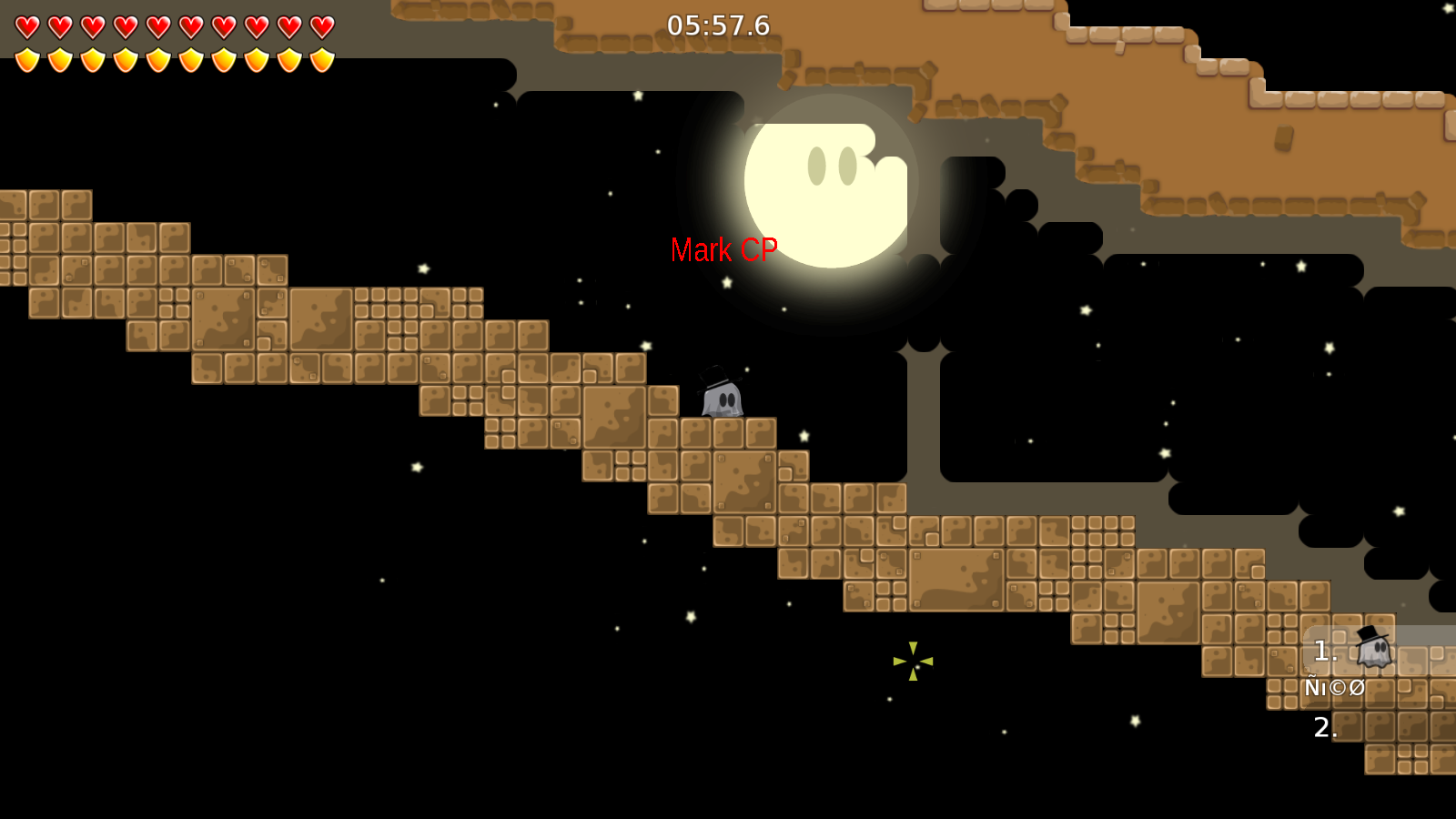Expand the player name Ñı©Ø entry
Viewport: 1456px width, 819px height.
click(1334, 688)
